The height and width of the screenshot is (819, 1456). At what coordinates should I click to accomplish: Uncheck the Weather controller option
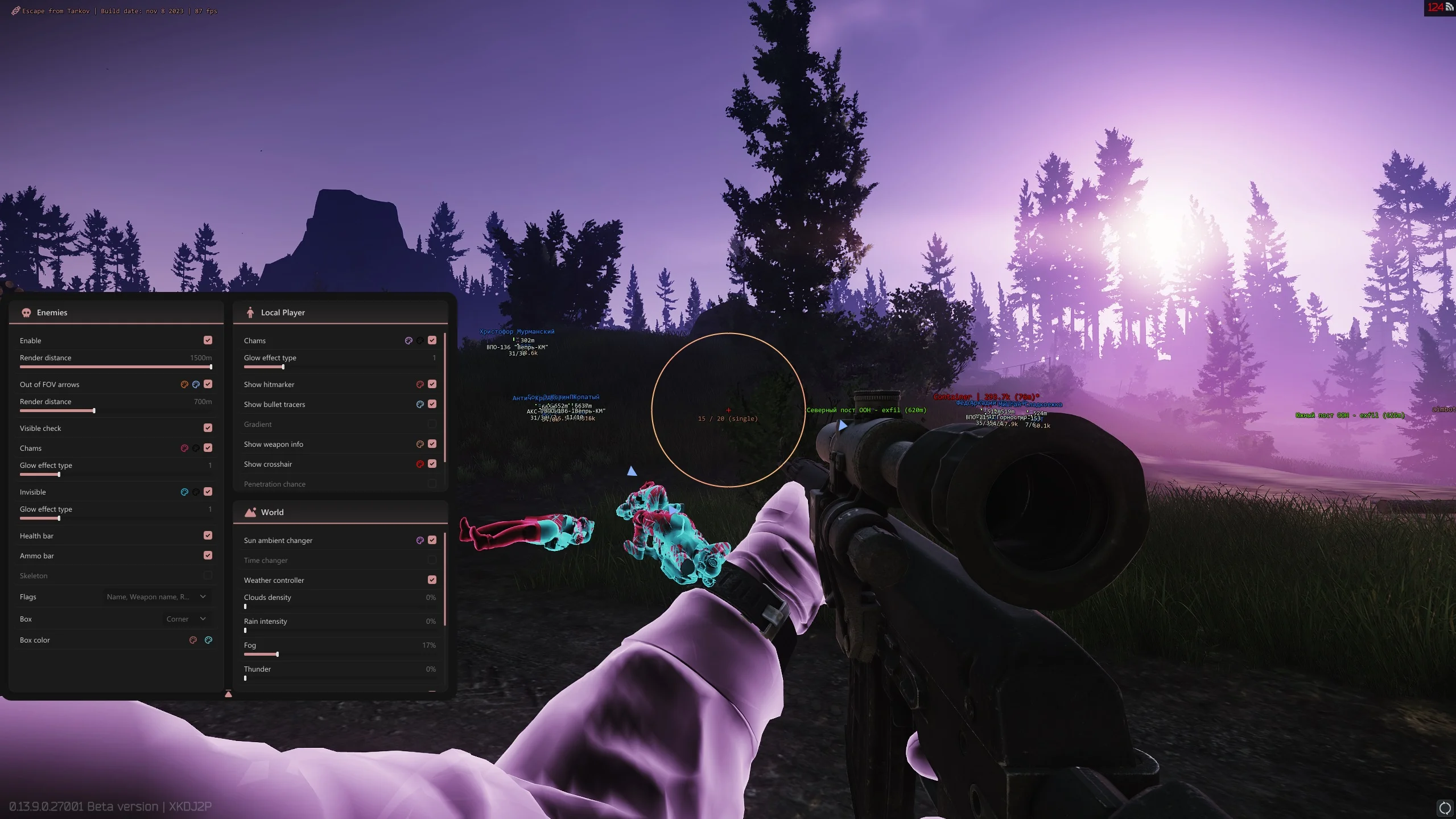(432, 580)
